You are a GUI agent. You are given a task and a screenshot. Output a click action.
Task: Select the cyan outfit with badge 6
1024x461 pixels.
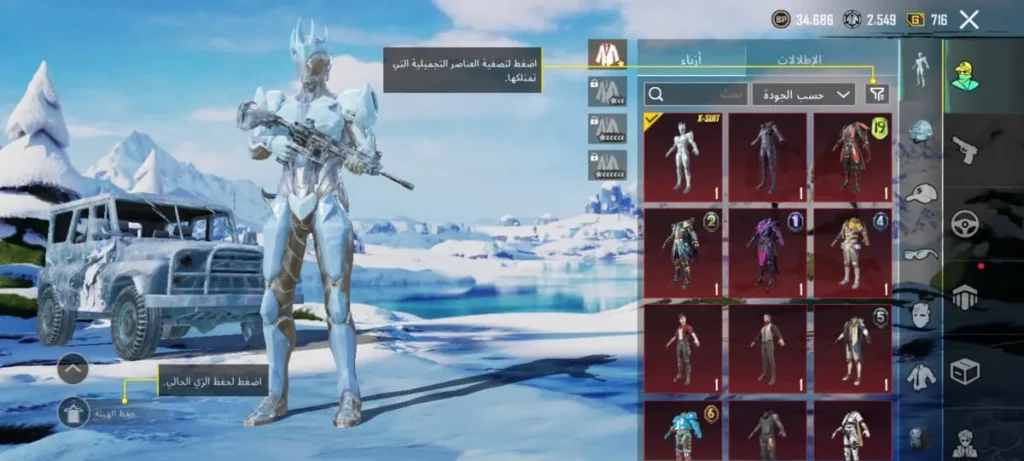coord(682,430)
